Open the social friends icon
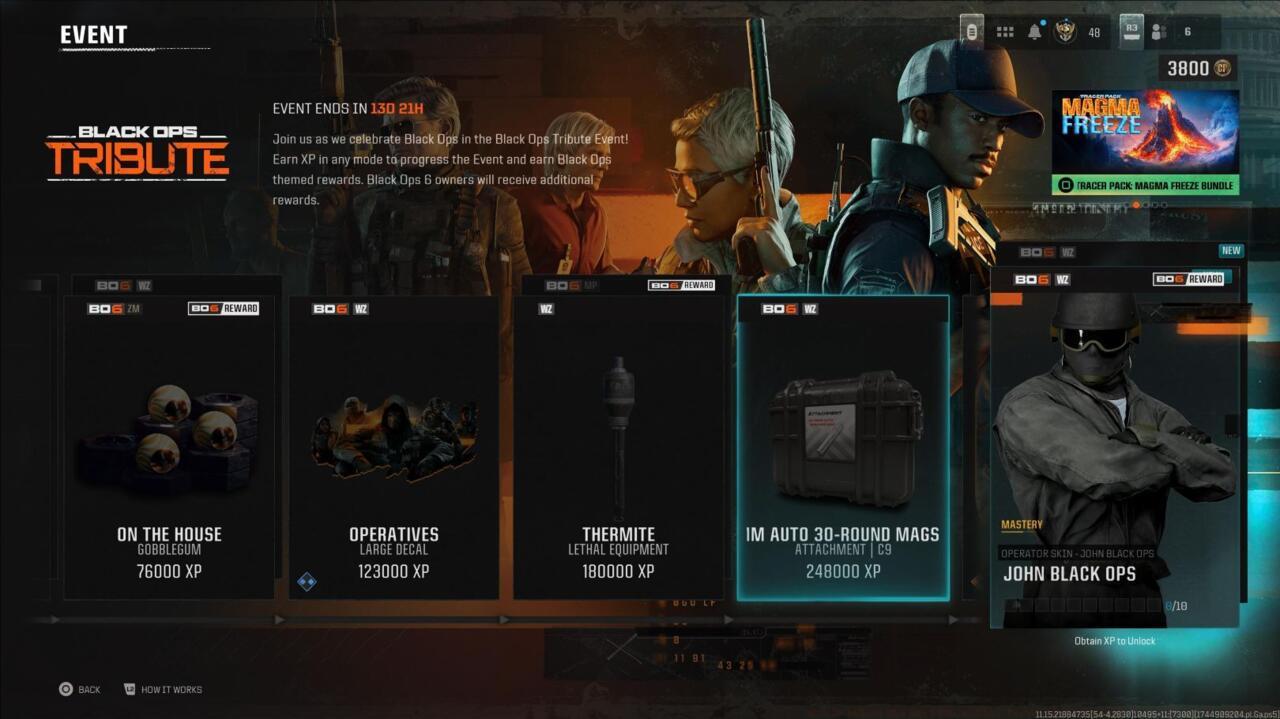This screenshot has height=719, width=1280. [1159, 32]
